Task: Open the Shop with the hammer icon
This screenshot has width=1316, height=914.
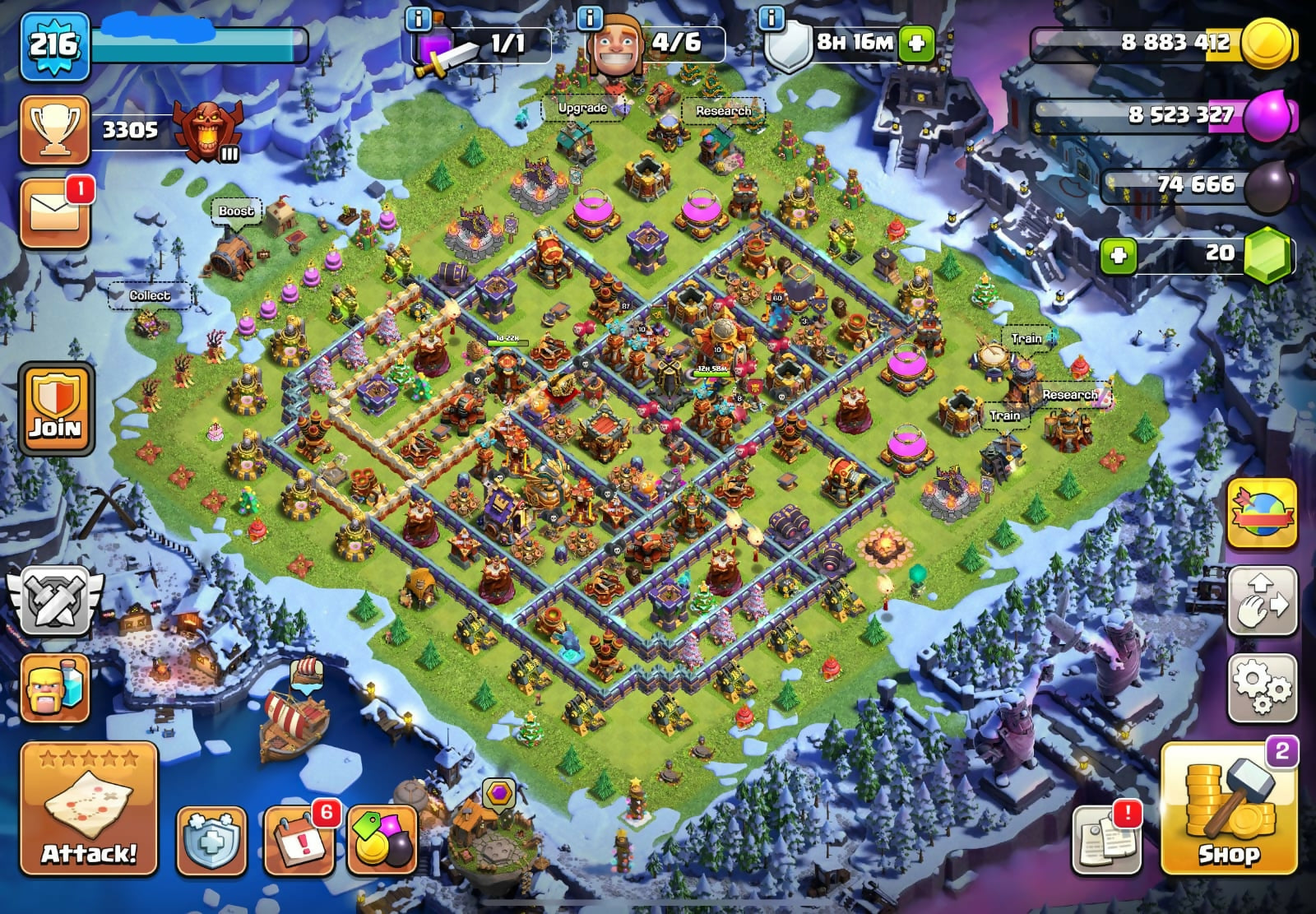Action: 1228,808
